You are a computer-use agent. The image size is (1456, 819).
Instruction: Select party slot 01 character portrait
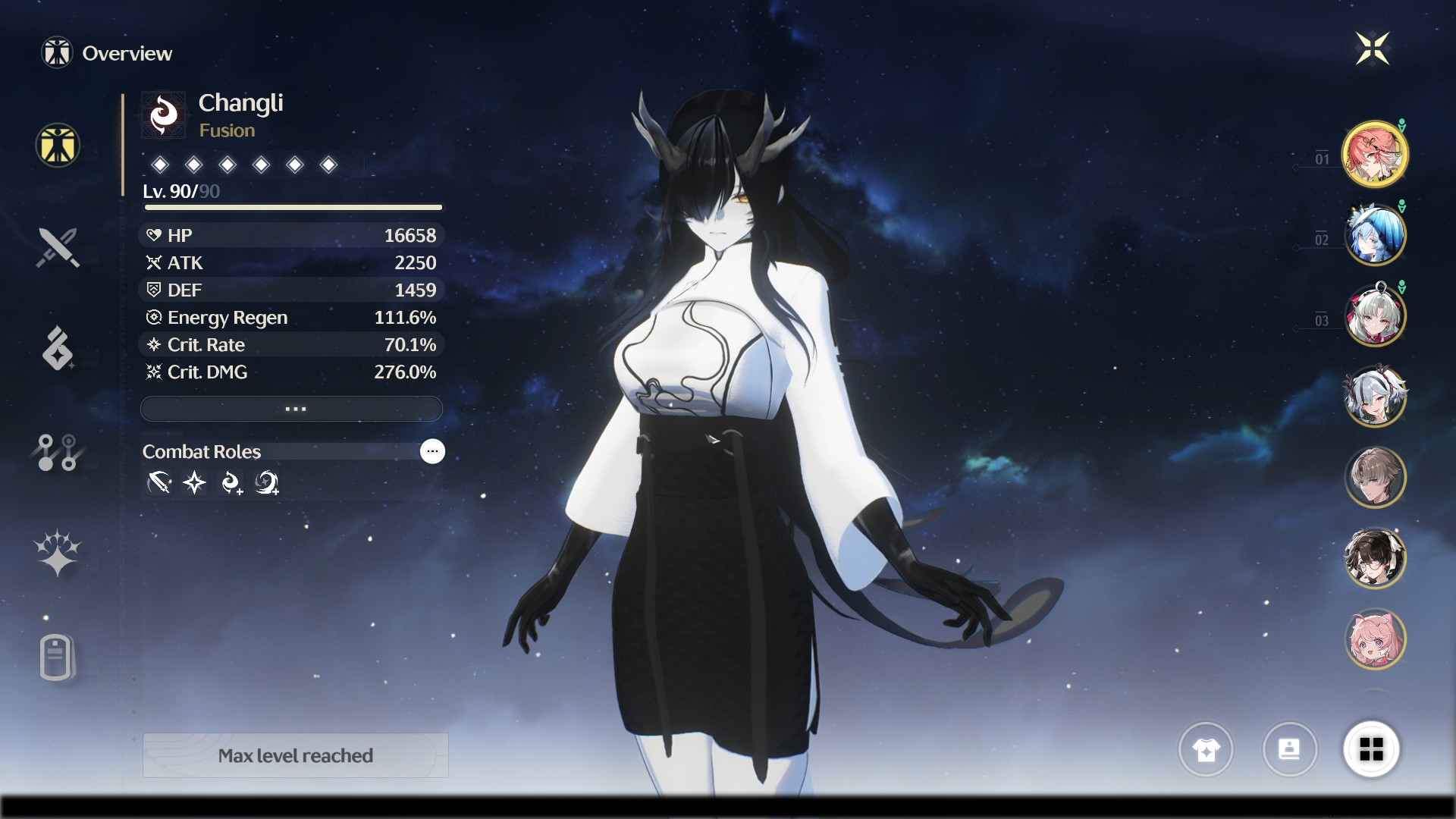[1376, 154]
